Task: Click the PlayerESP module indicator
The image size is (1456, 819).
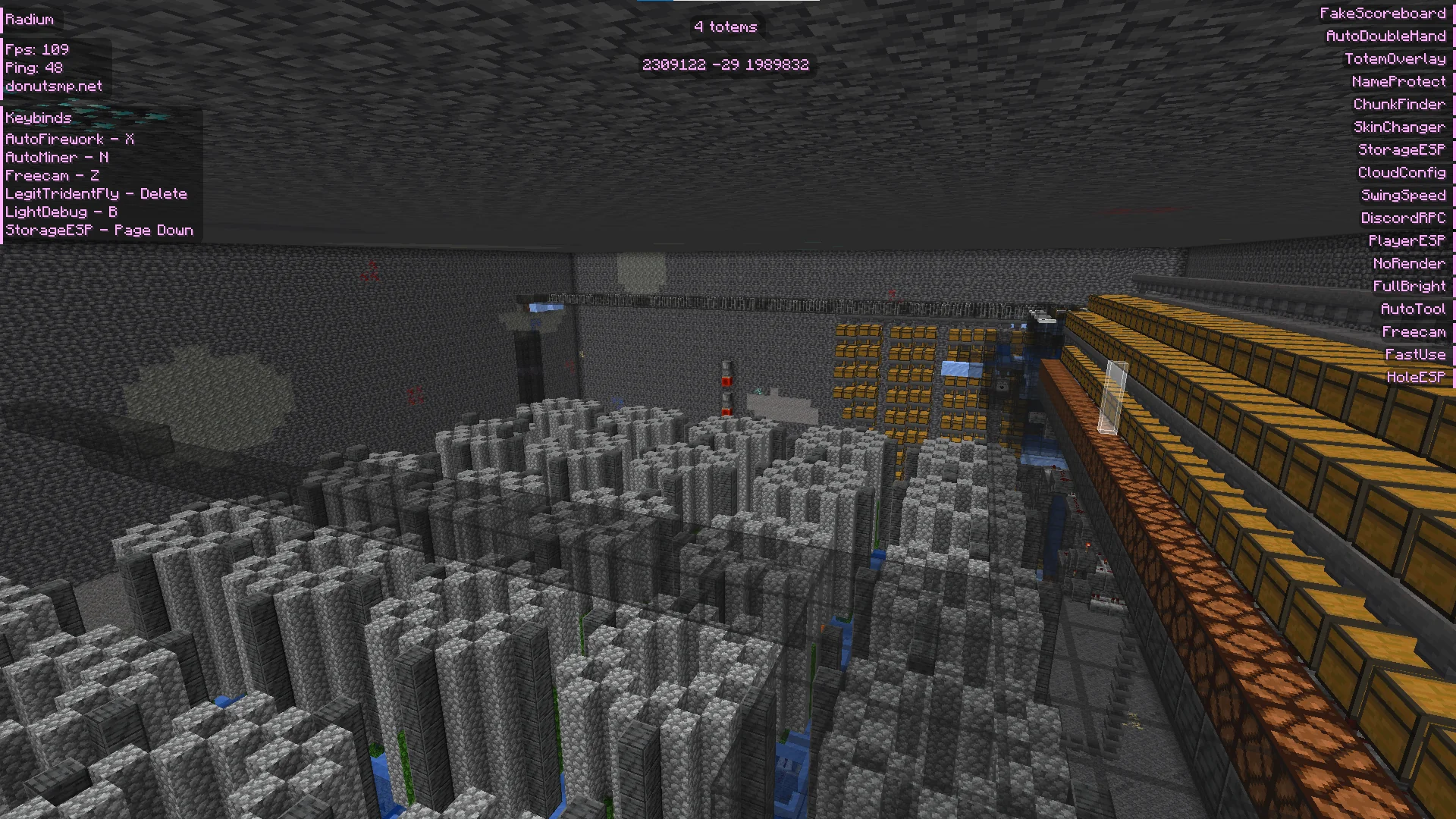Action: (1408, 240)
